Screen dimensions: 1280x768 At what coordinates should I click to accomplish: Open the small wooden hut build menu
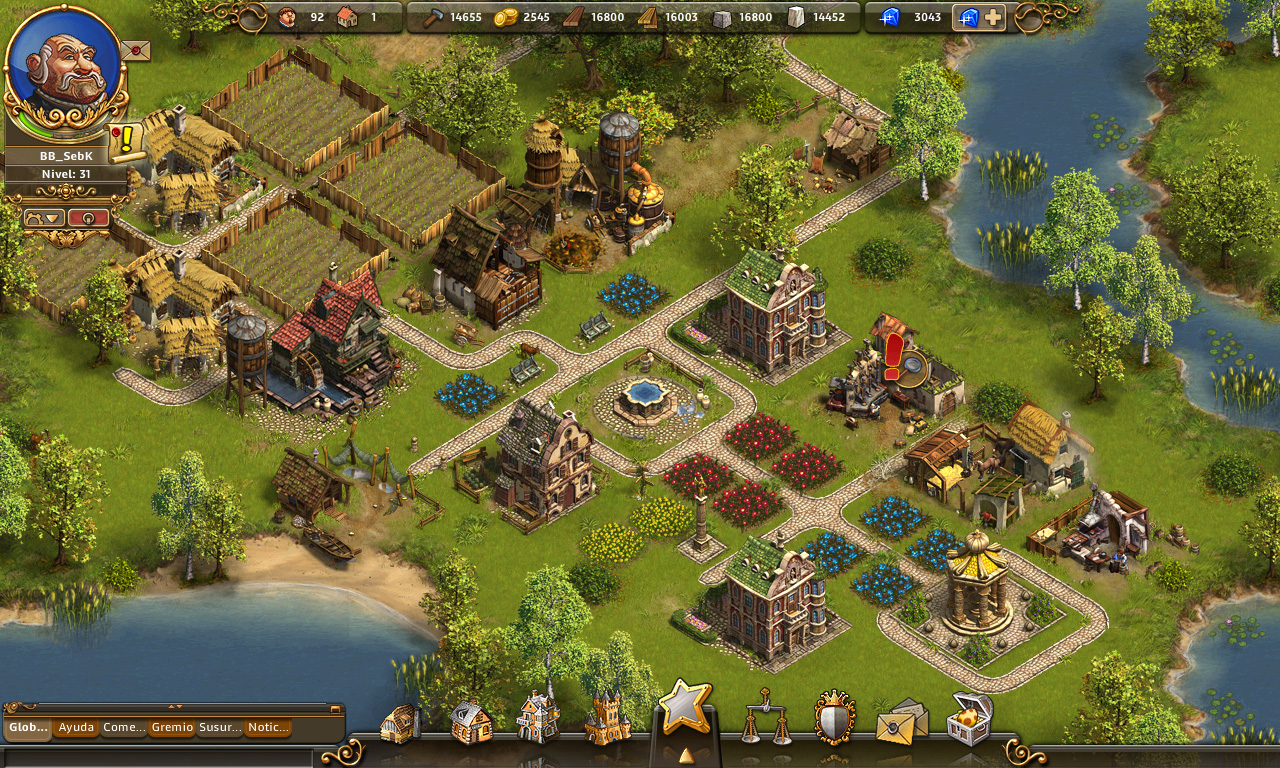click(400, 723)
